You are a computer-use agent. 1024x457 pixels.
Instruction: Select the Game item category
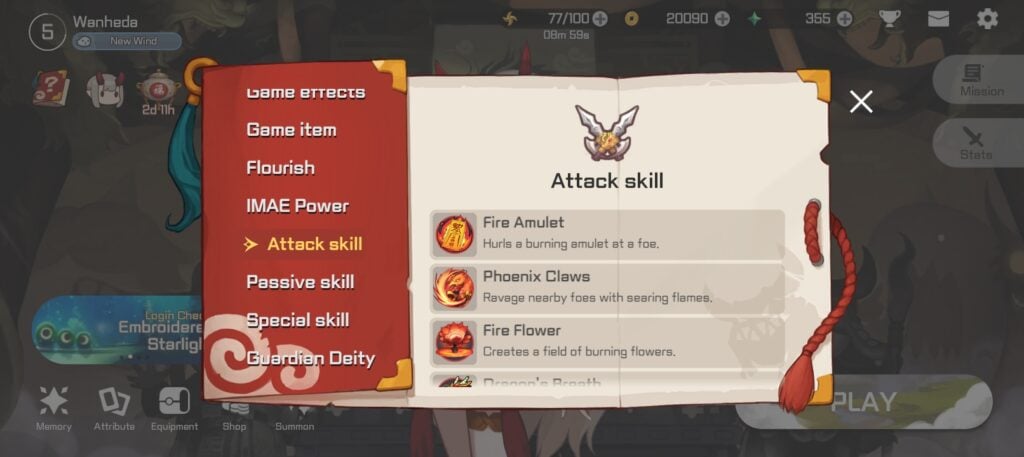(x=291, y=130)
